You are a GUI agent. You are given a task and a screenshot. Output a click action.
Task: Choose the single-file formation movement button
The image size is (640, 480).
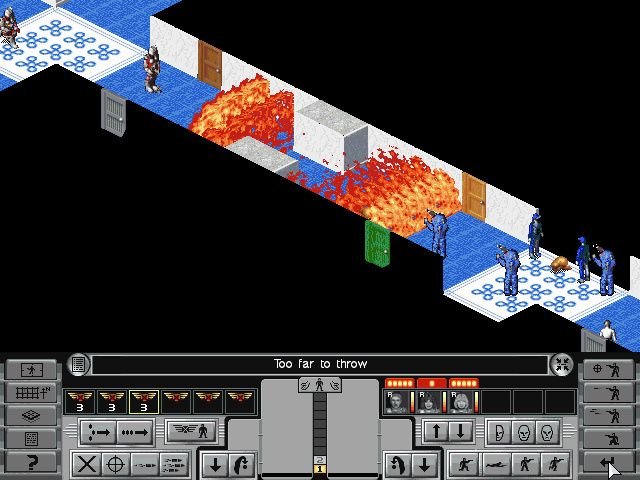click(x=137, y=433)
